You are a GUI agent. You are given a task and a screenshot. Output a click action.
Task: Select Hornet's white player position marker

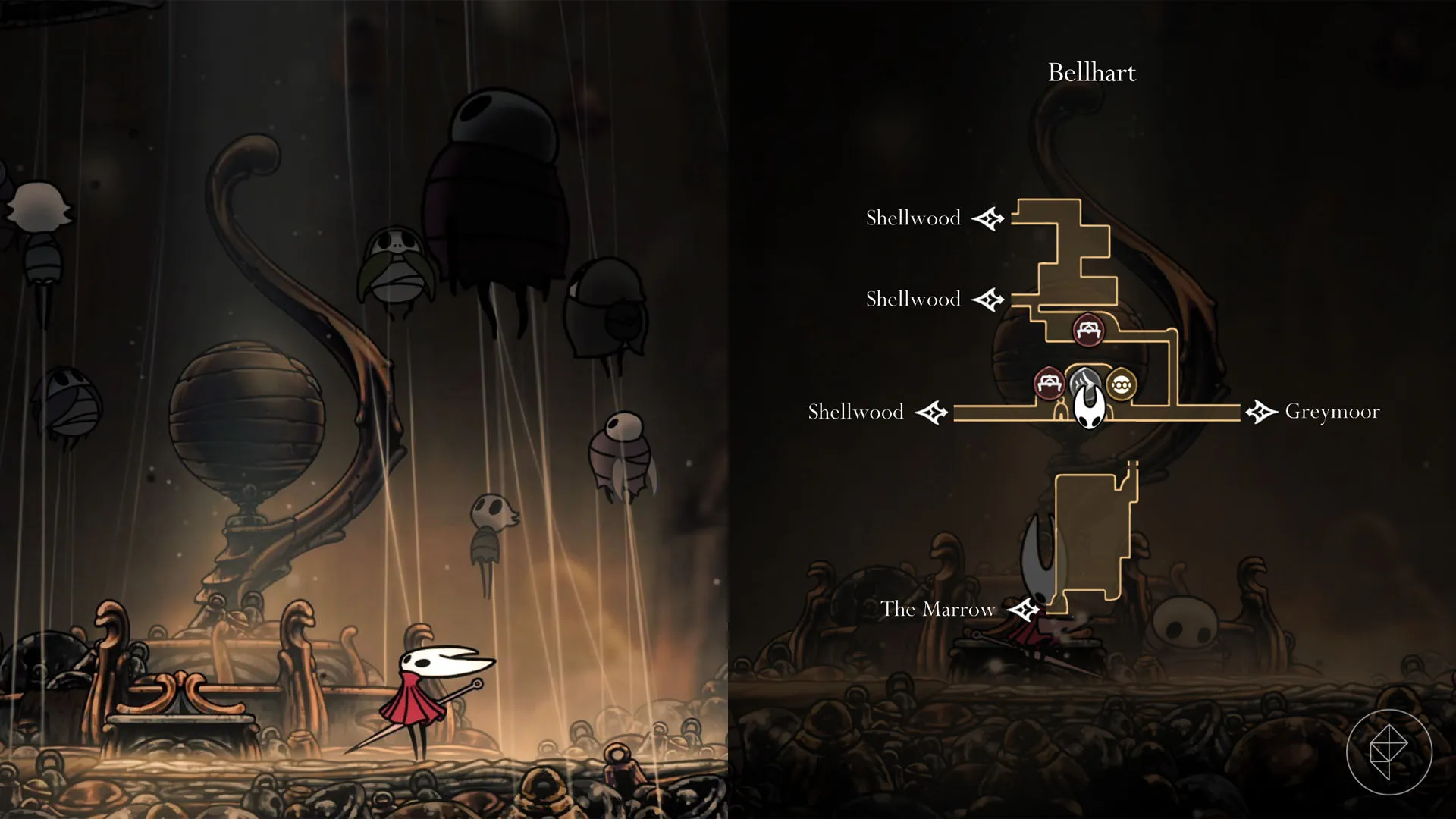1089,406
